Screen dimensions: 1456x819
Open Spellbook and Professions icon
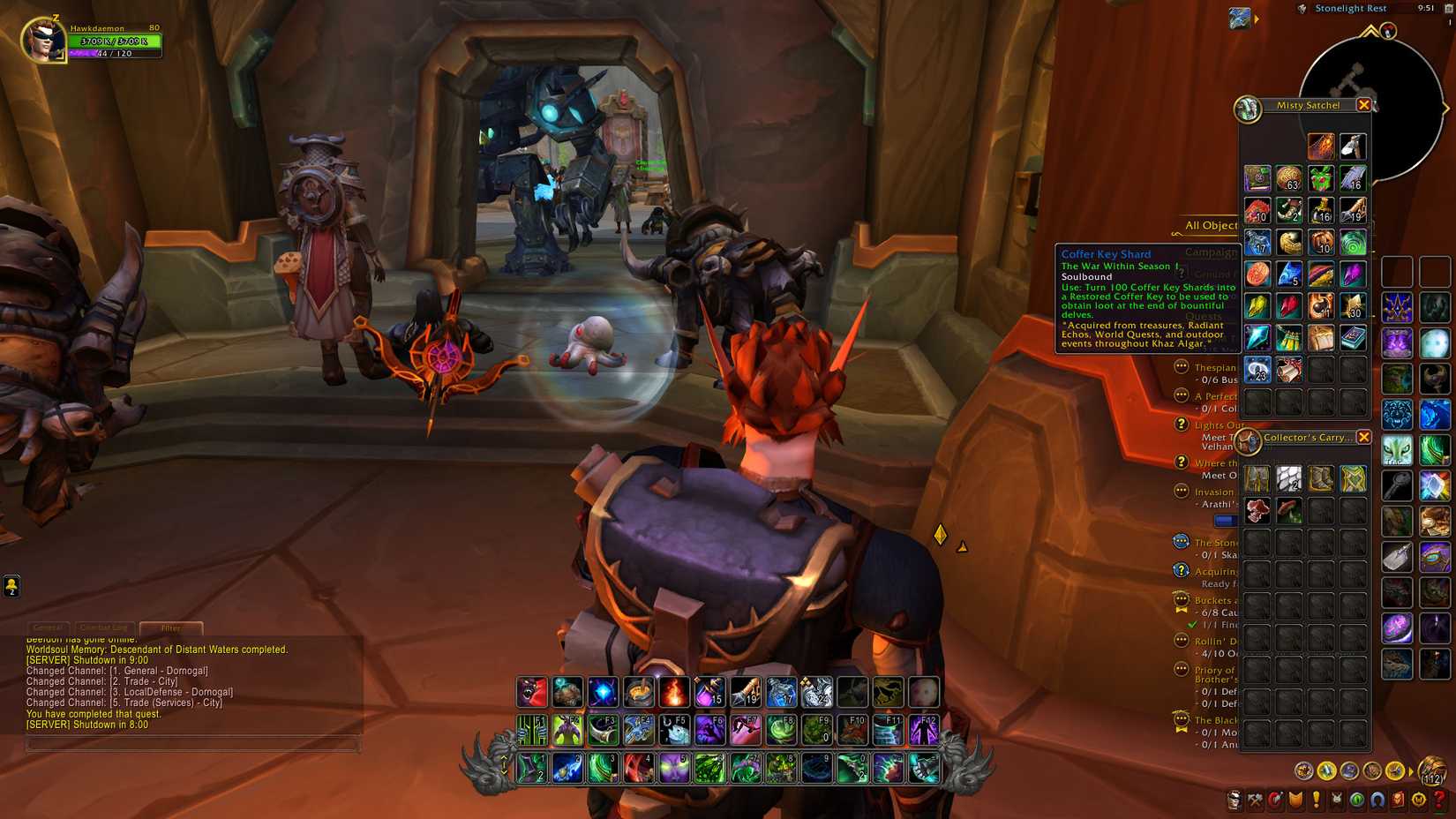pos(1256,800)
